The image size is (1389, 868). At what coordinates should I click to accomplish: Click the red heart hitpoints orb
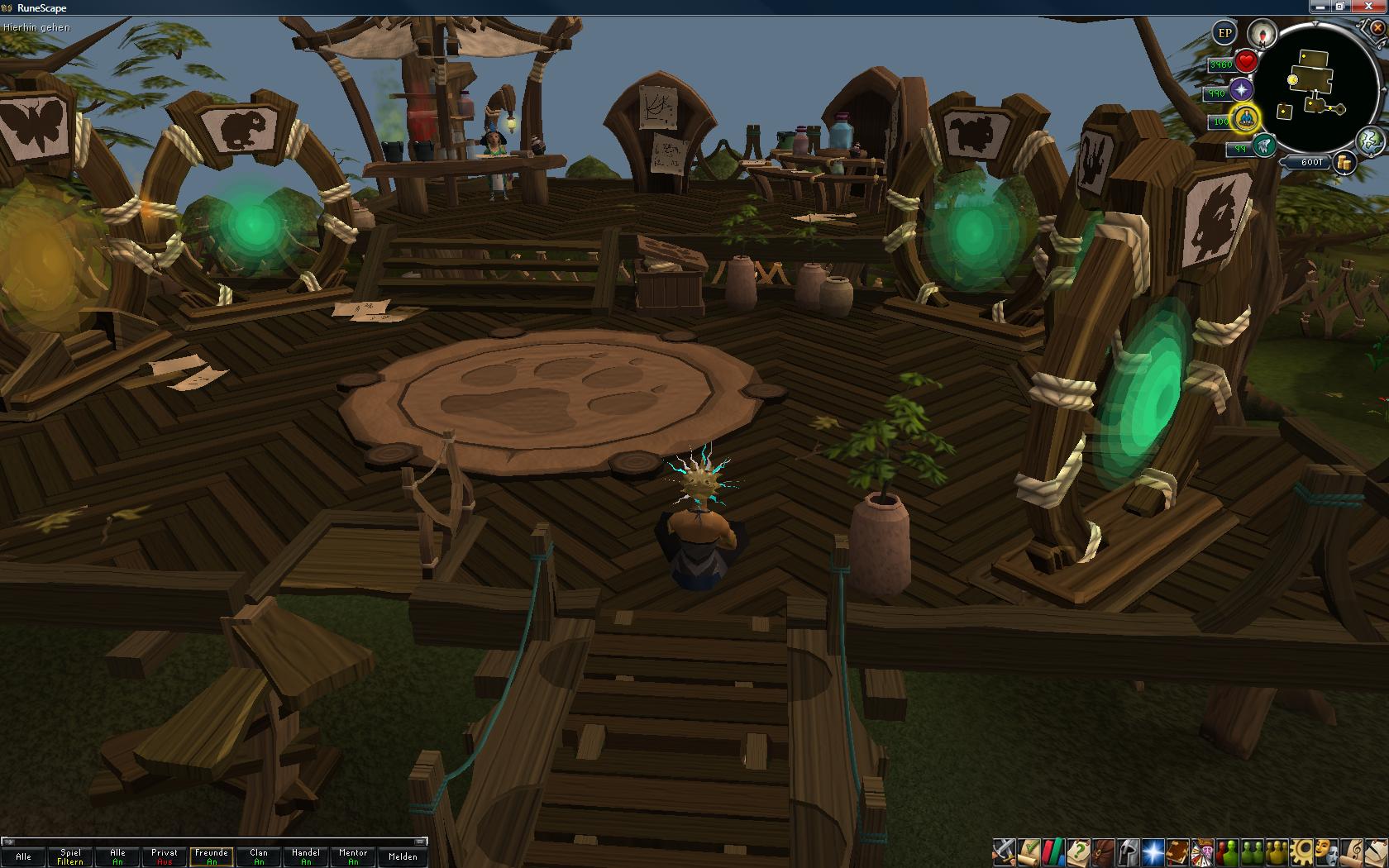point(1246,61)
